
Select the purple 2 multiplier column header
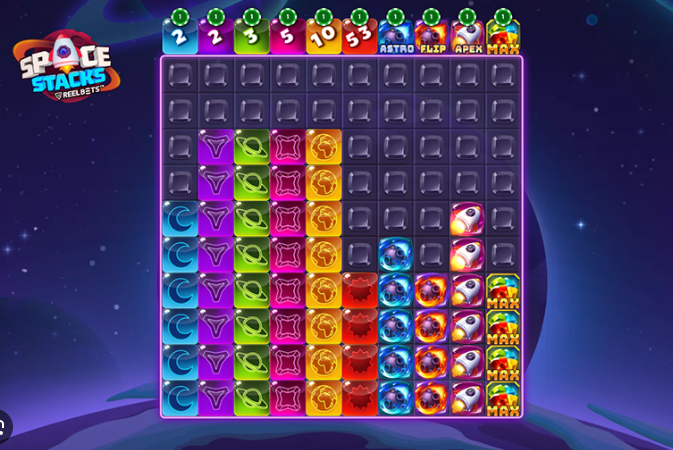(x=216, y=37)
